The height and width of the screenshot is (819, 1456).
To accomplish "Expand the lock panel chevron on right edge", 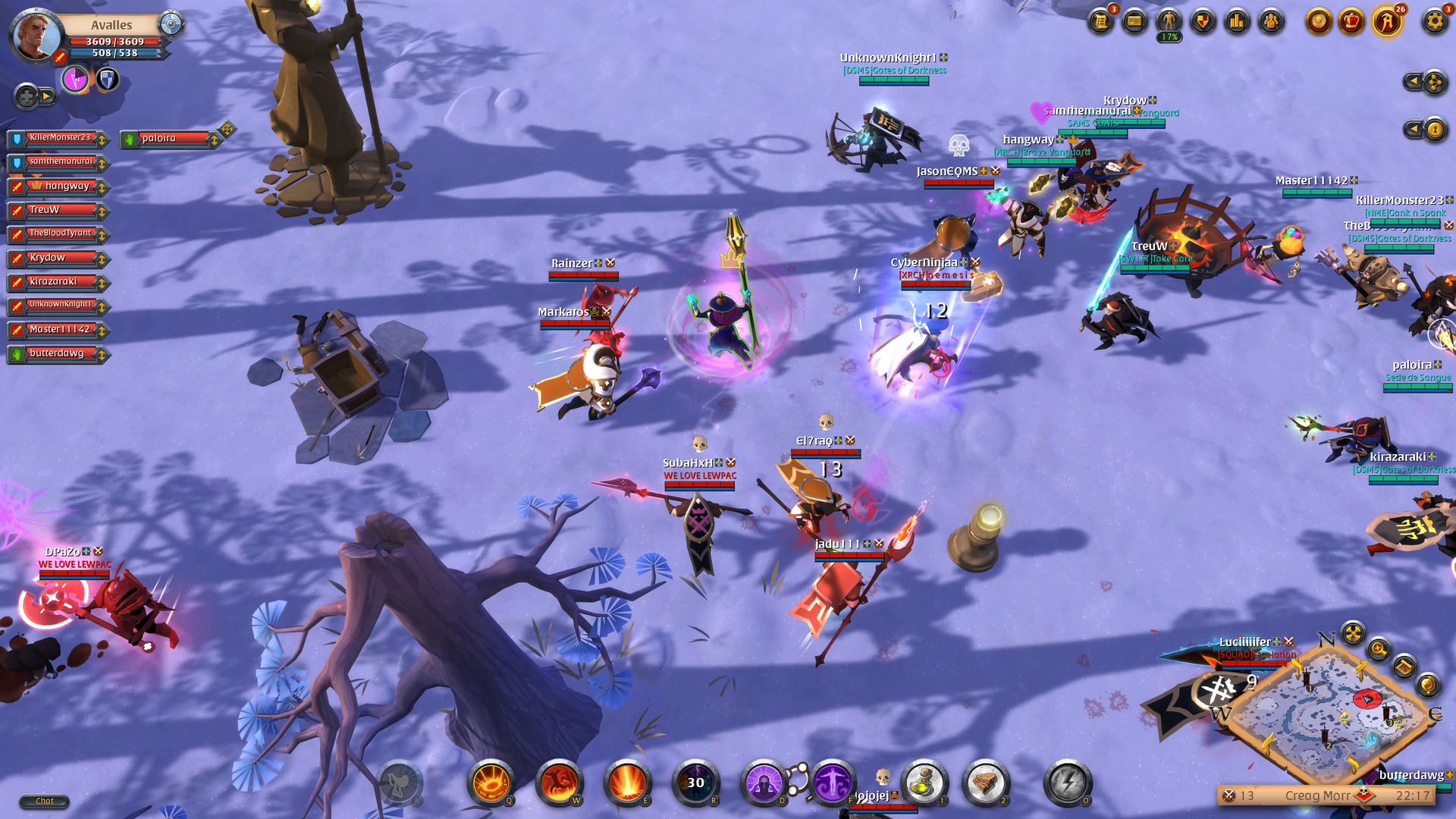I will 1414,128.
